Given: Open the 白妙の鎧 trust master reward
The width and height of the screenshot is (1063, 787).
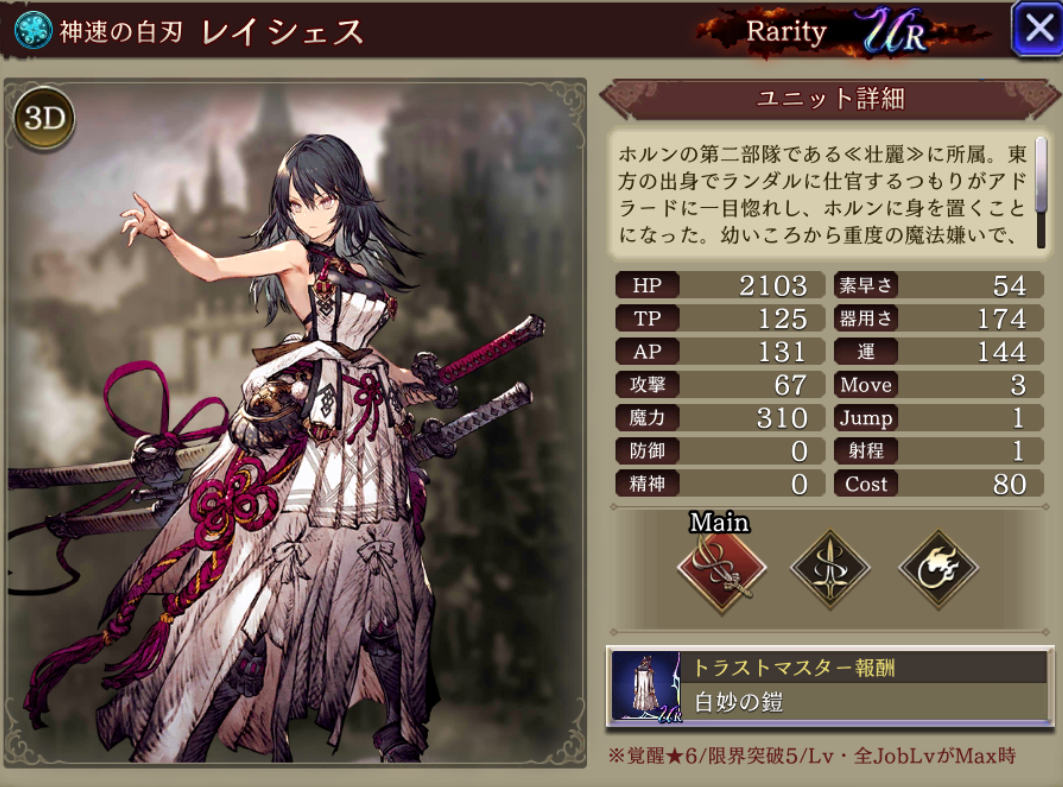Looking at the screenshot, I should tap(829, 686).
